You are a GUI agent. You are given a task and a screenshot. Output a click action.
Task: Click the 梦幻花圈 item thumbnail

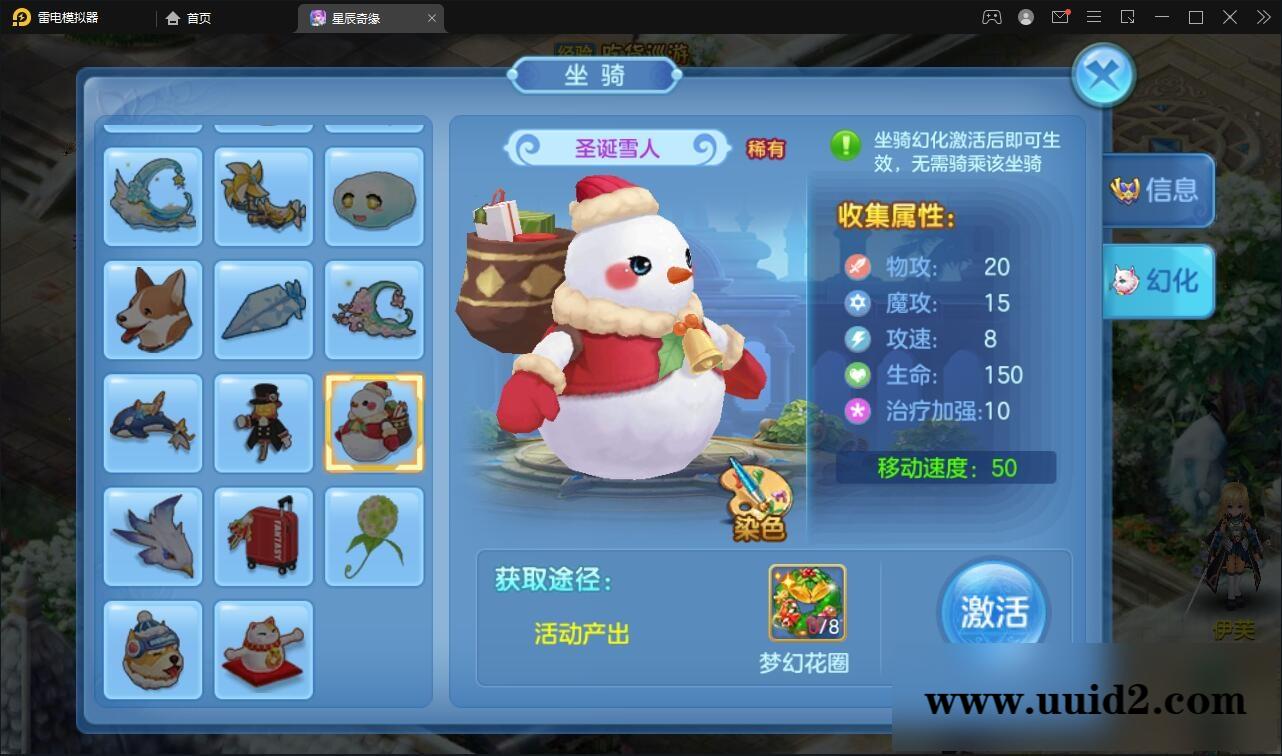(806, 601)
